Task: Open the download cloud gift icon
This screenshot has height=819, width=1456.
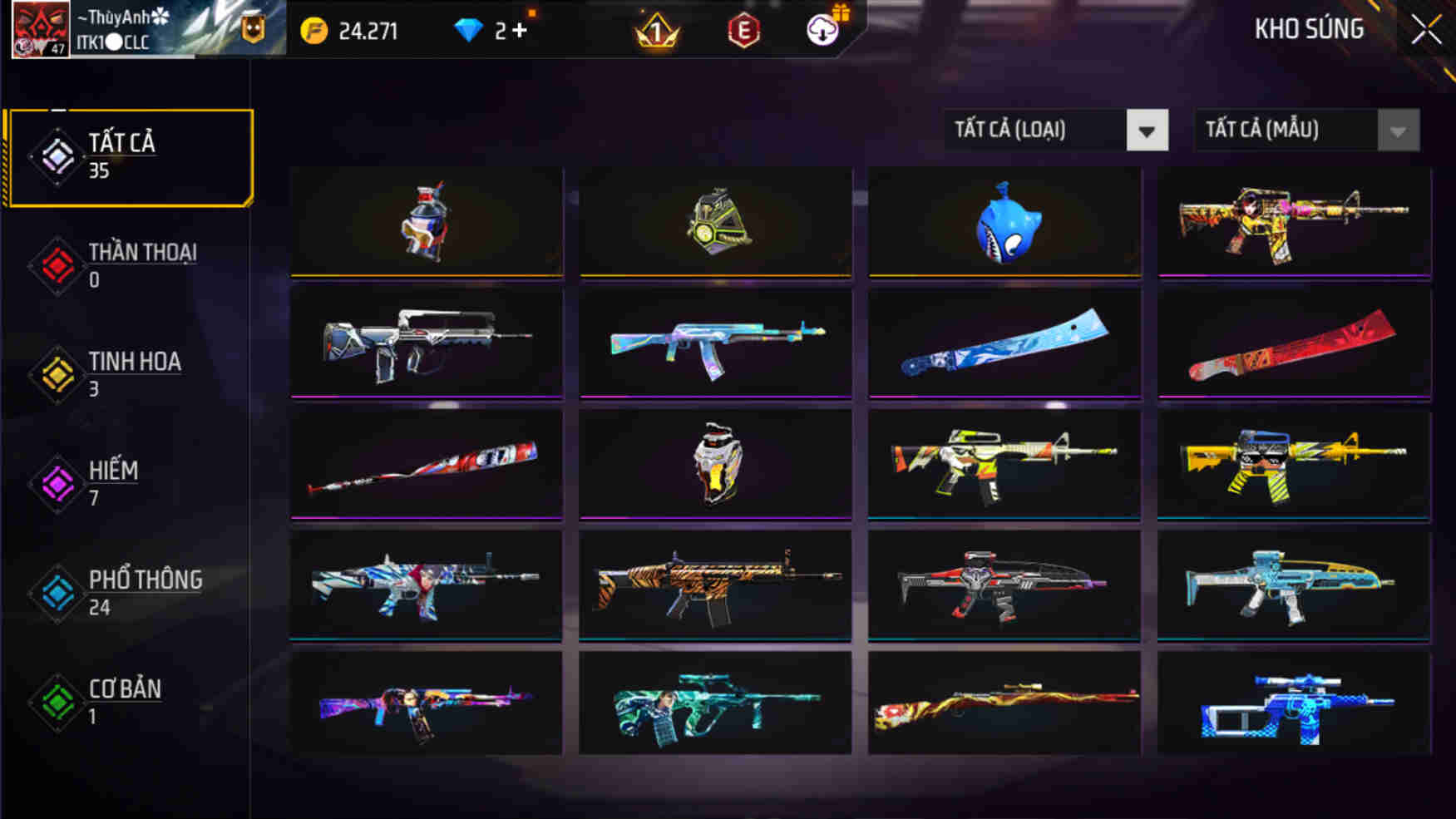Action: [823, 30]
